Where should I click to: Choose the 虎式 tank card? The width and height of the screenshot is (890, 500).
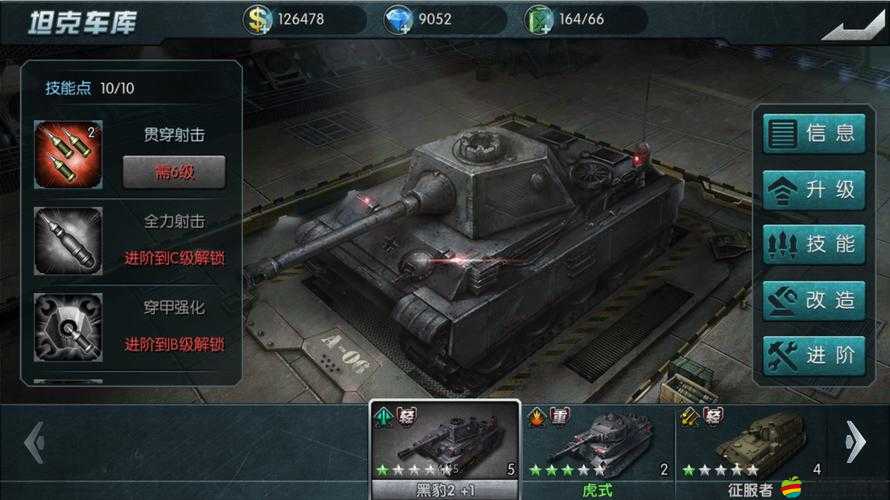[598, 450]
